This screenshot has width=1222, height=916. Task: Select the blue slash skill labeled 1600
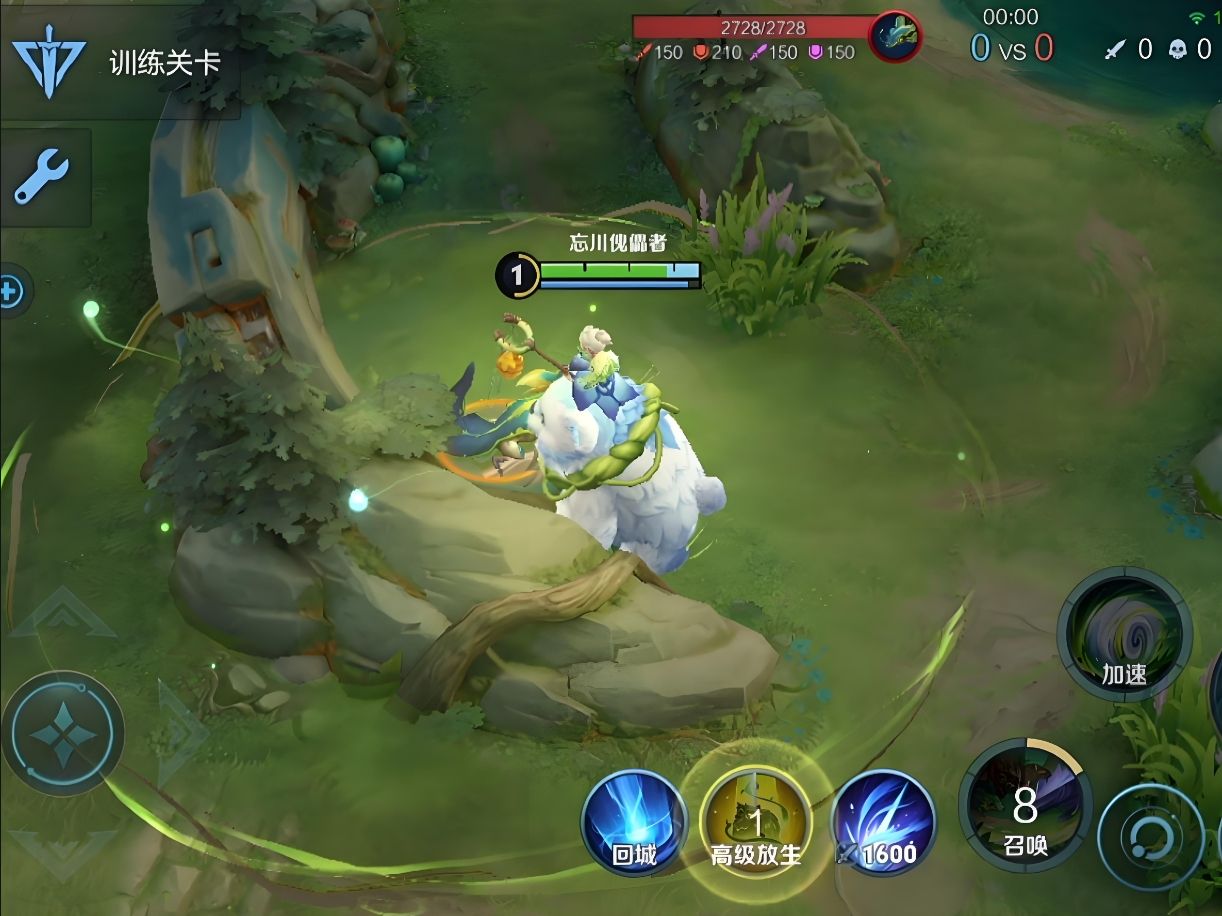click(884, 821)
